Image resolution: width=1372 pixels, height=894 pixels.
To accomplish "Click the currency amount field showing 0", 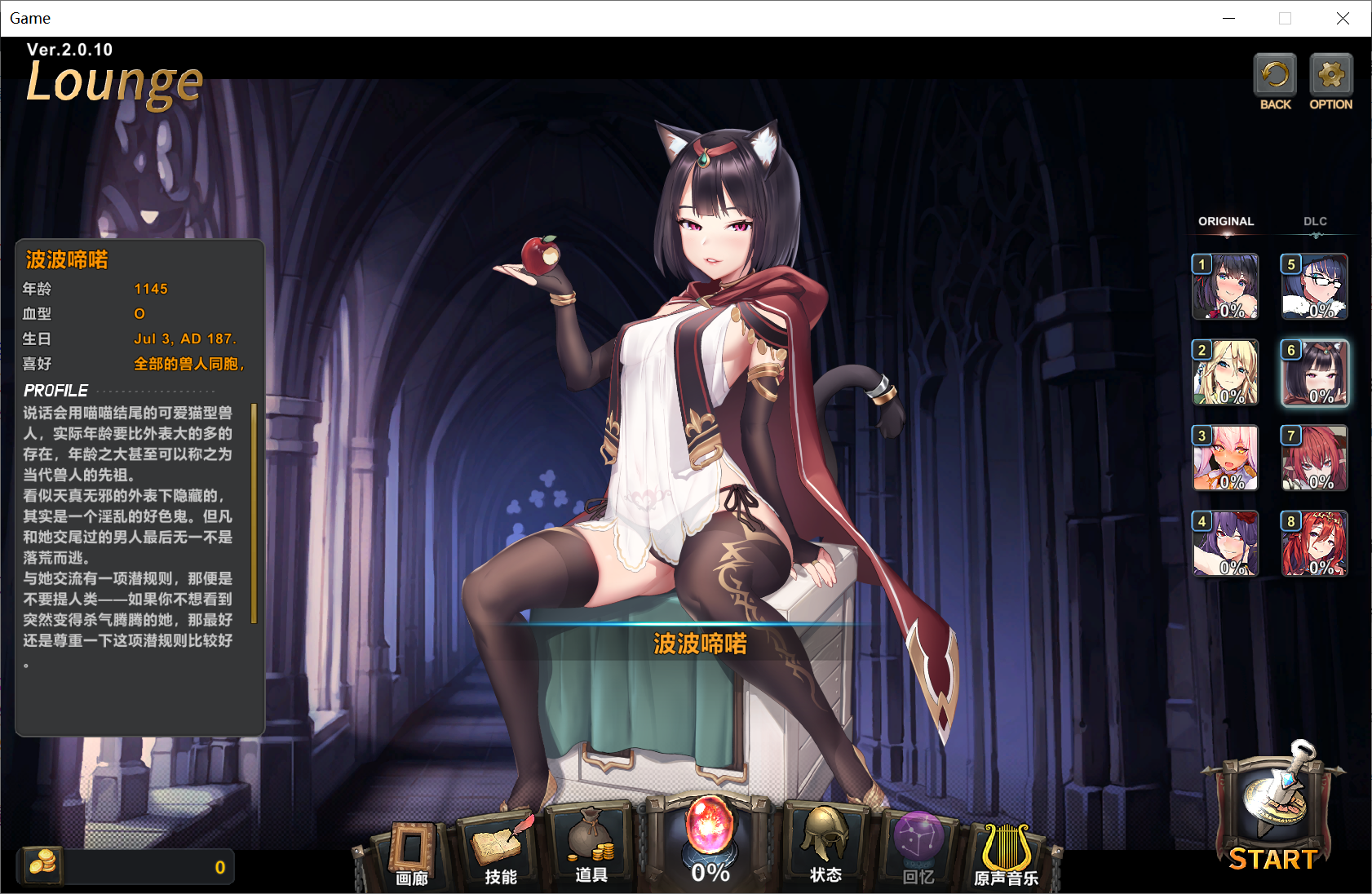I will point(147,866).
